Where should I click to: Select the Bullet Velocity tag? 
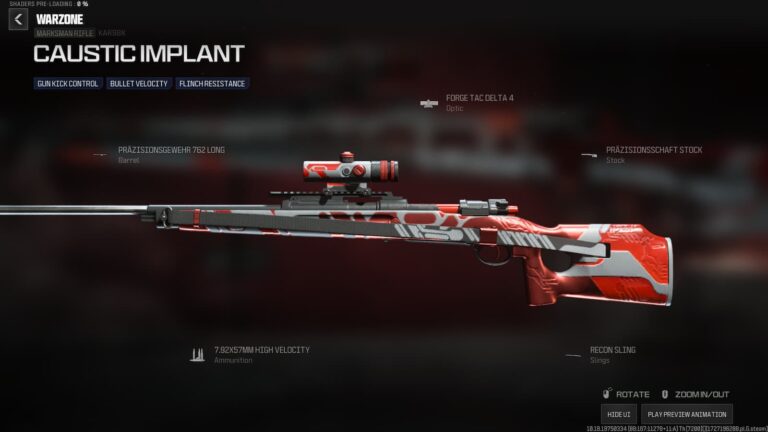[x=139, y=84]
